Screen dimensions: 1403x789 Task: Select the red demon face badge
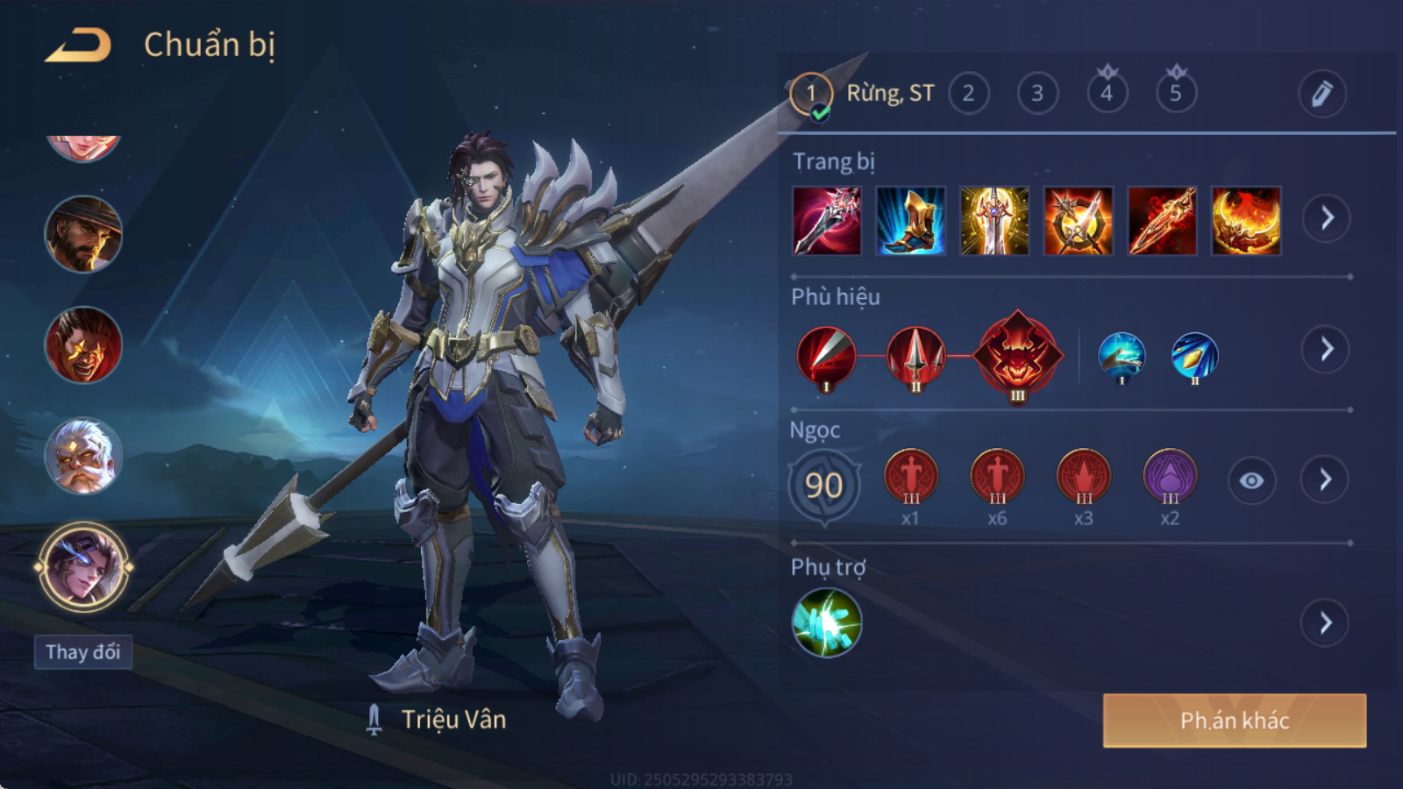[x=1017, y=355]
